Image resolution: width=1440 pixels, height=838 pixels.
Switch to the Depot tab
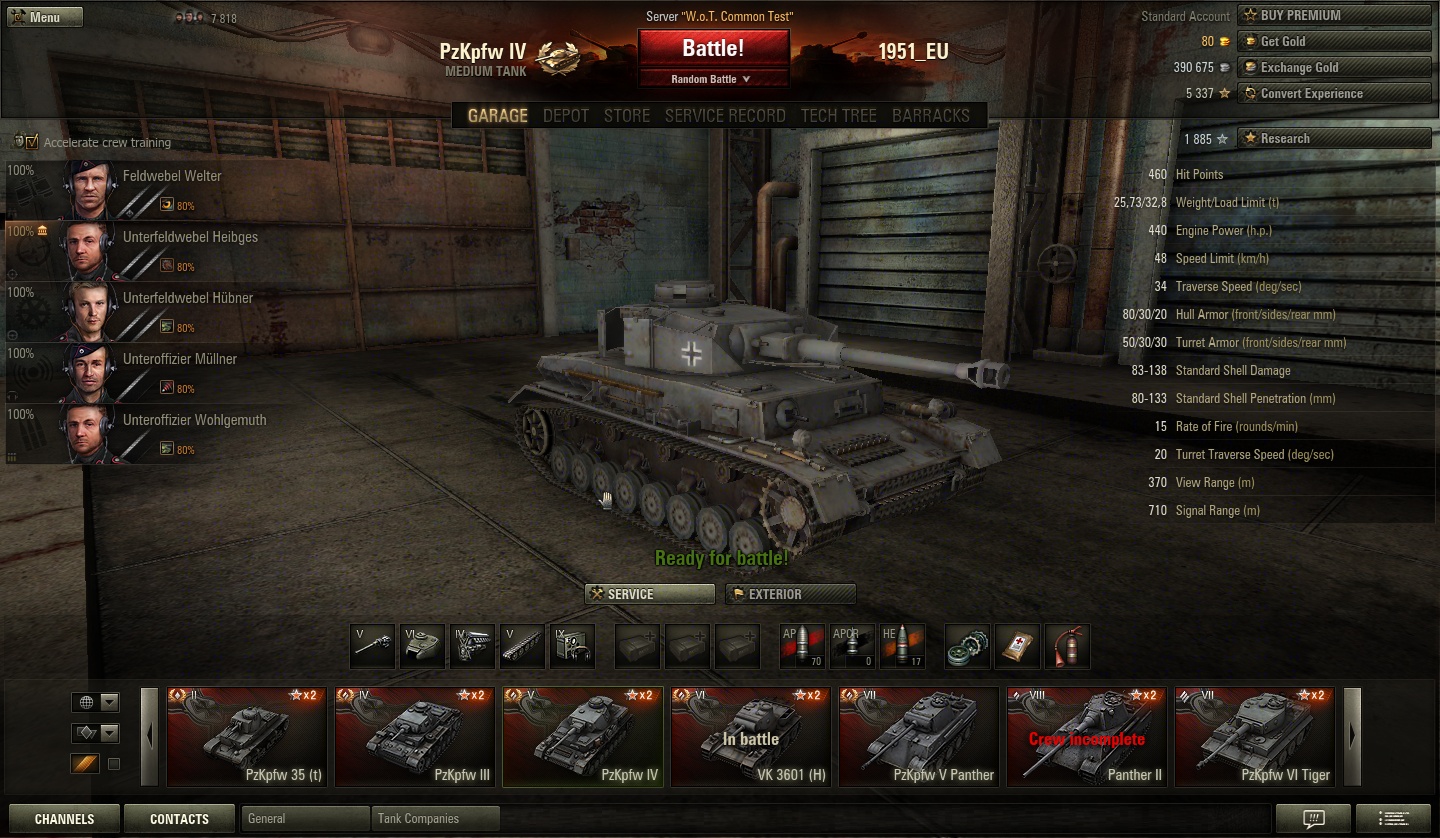(565, 116)
